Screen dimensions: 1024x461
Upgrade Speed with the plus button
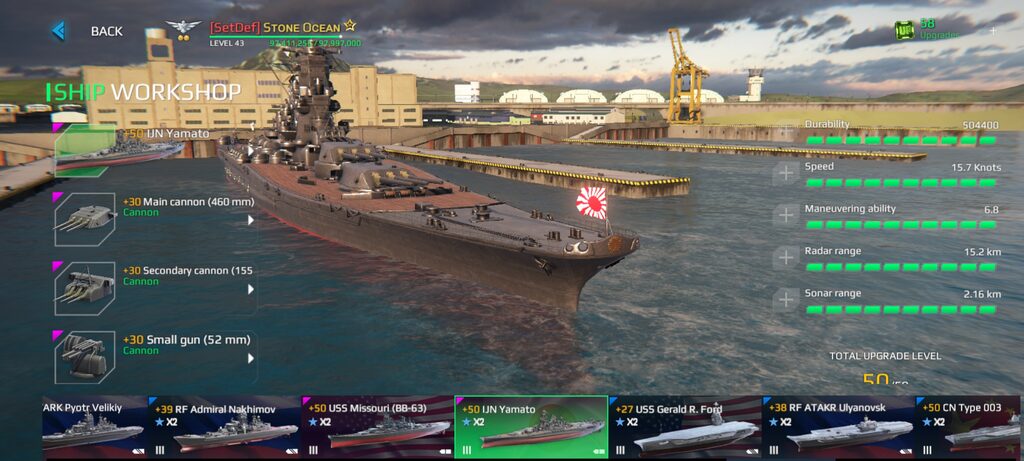click(x=787, y=173)
